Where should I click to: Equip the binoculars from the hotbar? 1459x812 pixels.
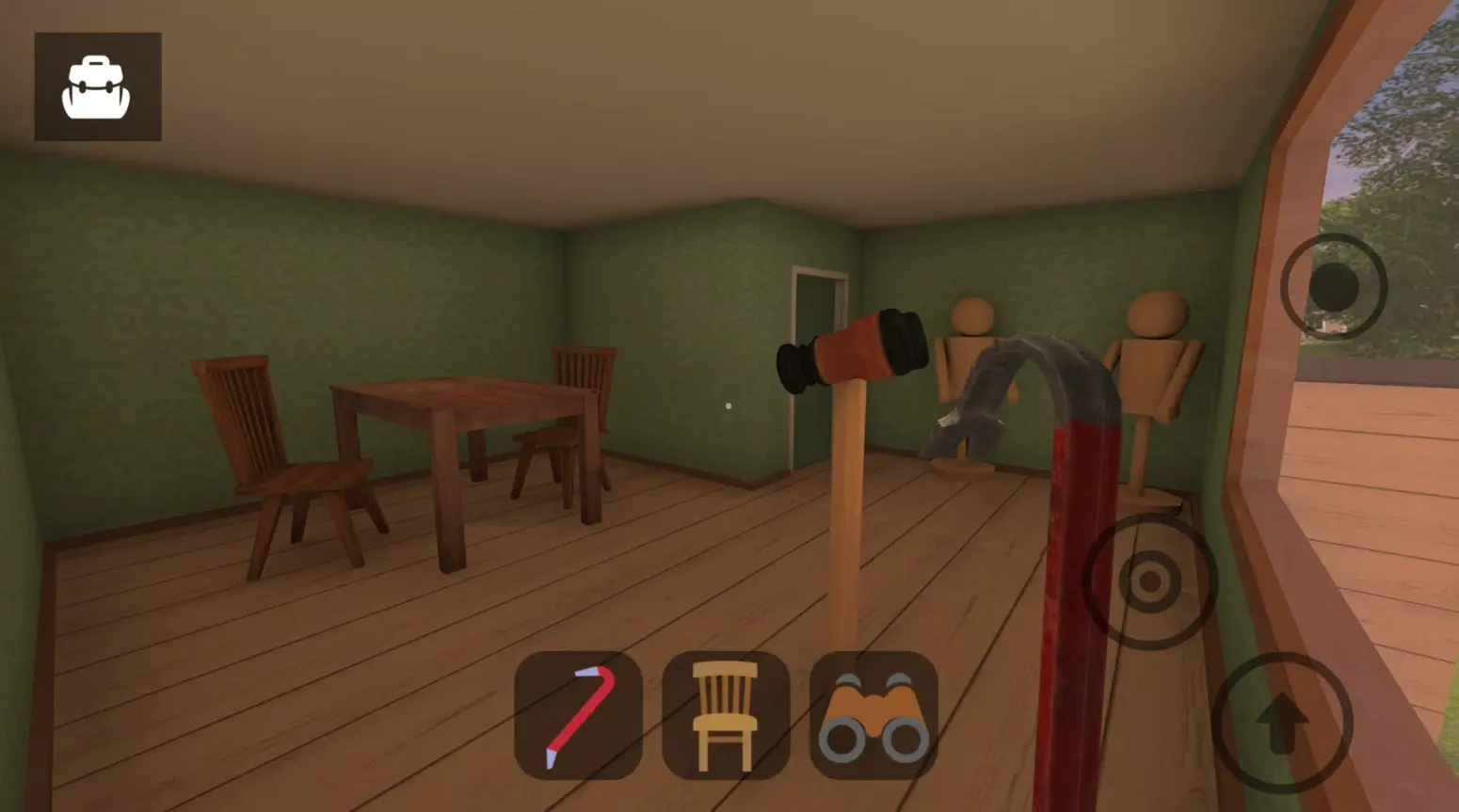871,718
